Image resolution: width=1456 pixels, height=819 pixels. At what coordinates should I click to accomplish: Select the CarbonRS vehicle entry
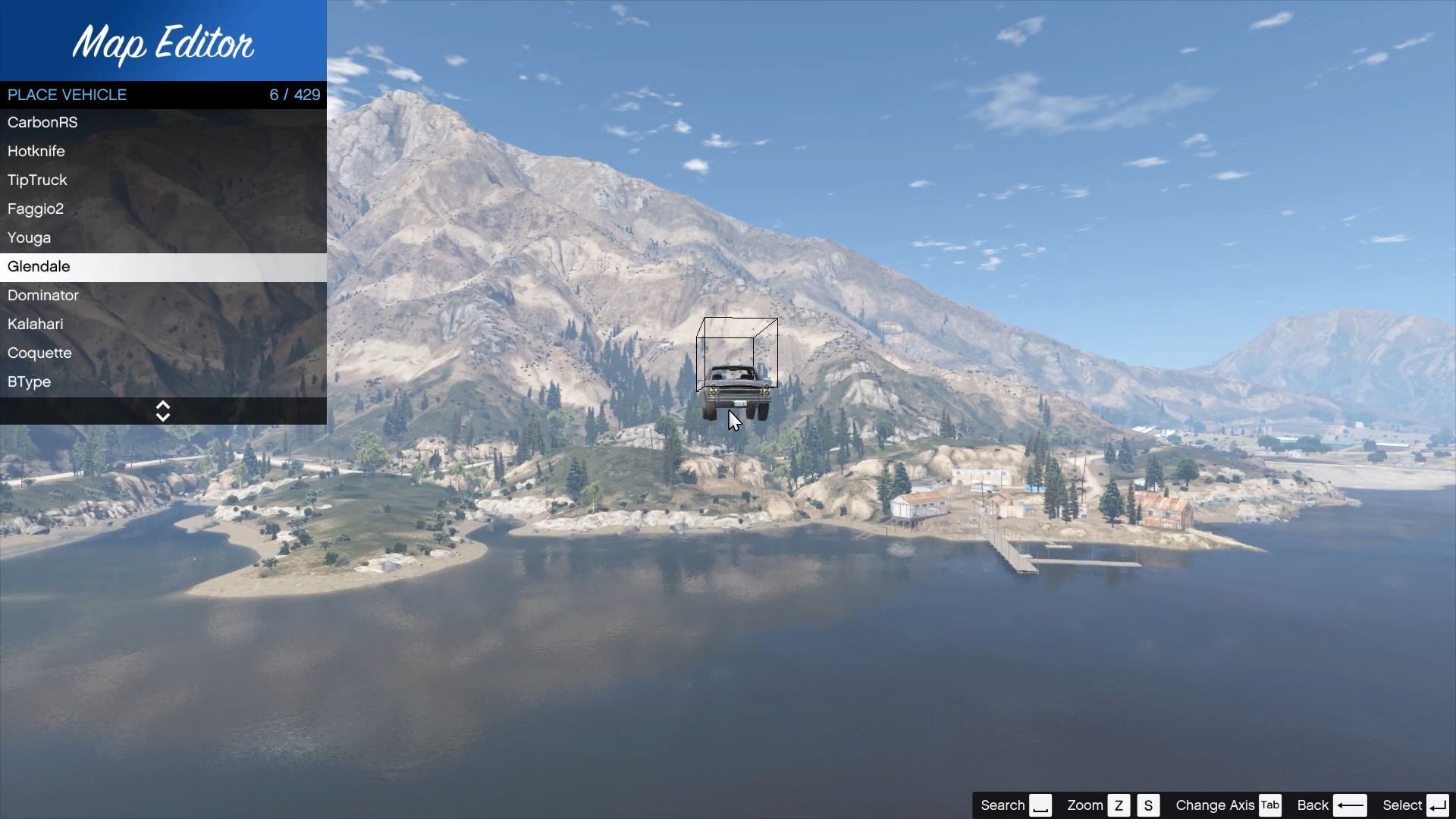42,122
